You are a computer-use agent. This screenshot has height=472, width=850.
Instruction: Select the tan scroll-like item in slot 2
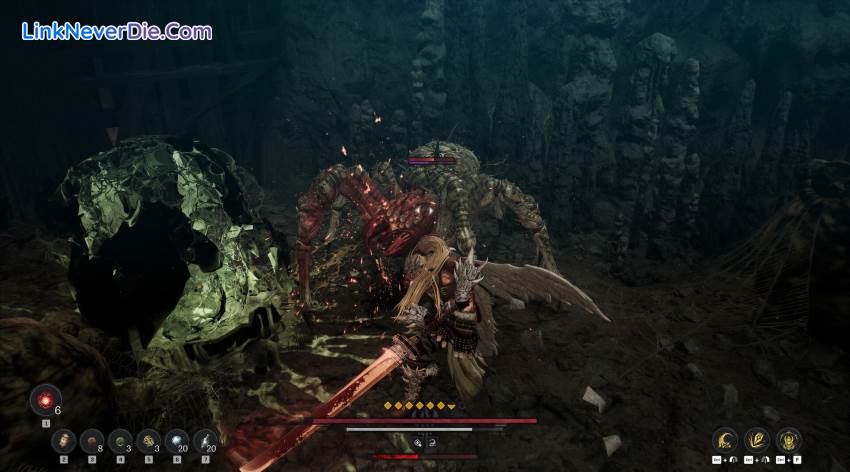(64, 440)
